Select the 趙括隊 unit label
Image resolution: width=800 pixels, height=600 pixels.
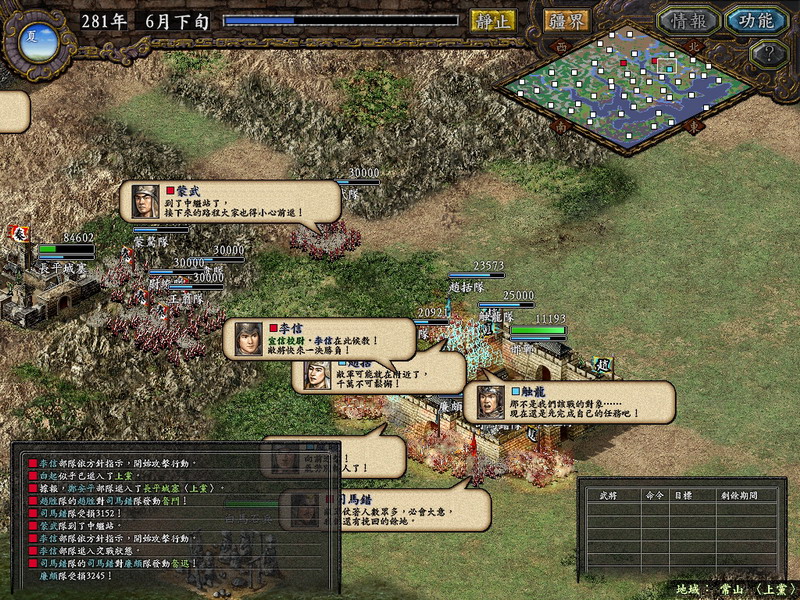pos(468,286)
